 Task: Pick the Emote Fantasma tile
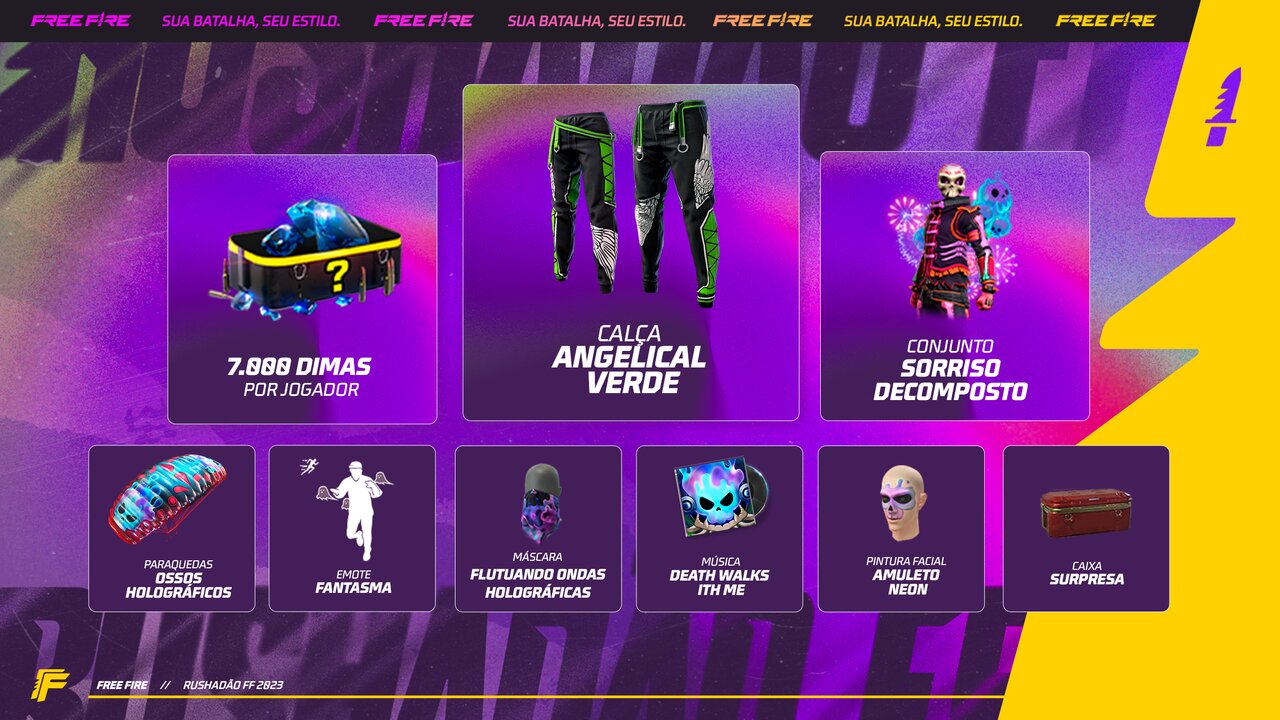(352, 528)
